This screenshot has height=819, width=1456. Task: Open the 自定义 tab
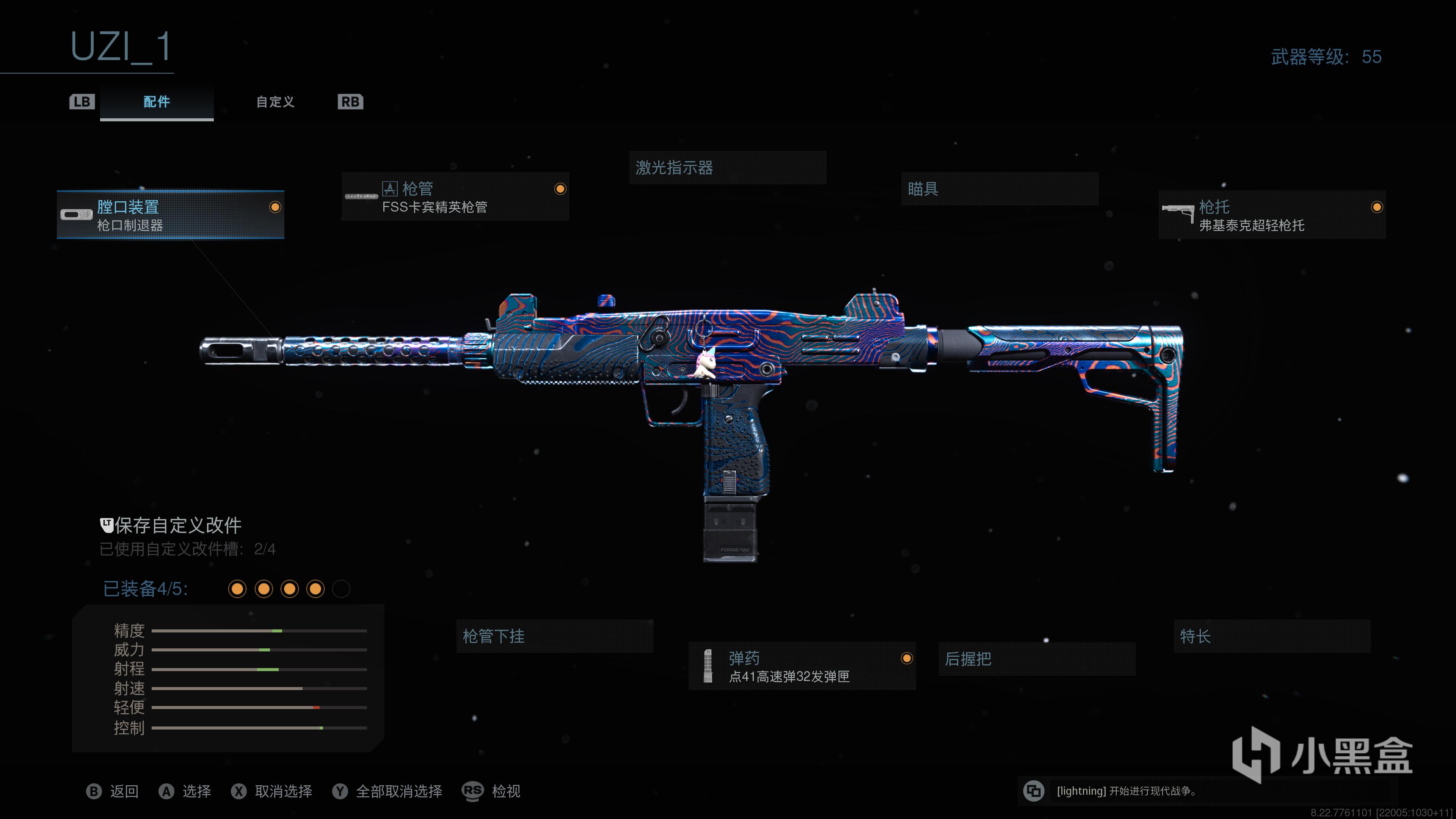click(275, 102)
